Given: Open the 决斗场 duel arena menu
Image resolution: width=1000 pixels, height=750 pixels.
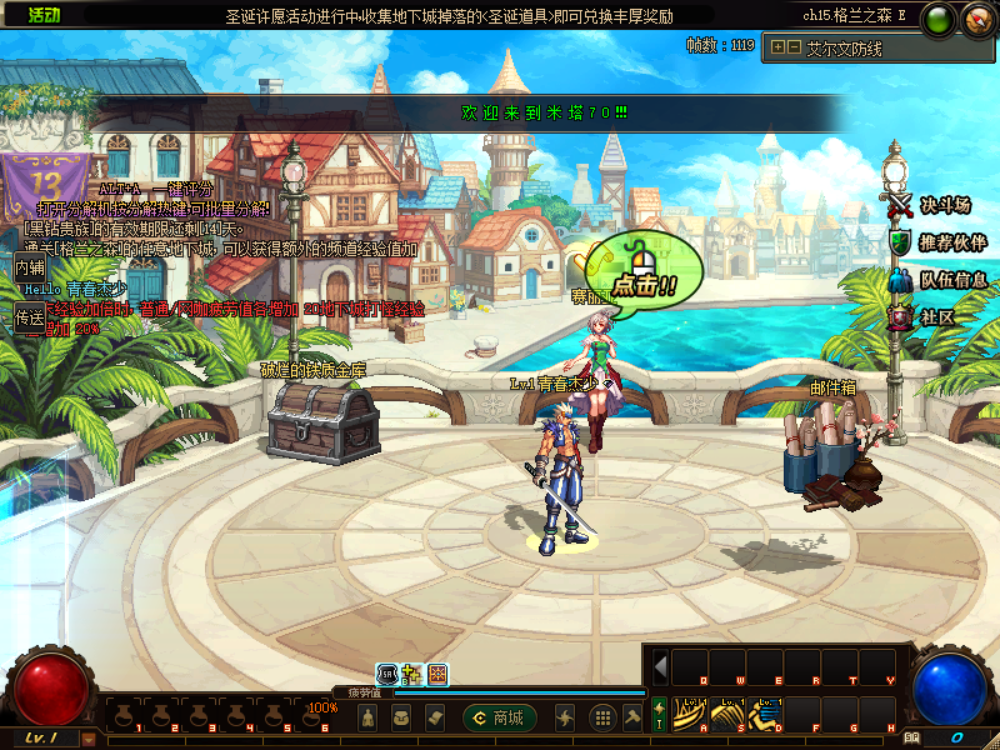Looking at the screenshot, I should coord(932,206).
